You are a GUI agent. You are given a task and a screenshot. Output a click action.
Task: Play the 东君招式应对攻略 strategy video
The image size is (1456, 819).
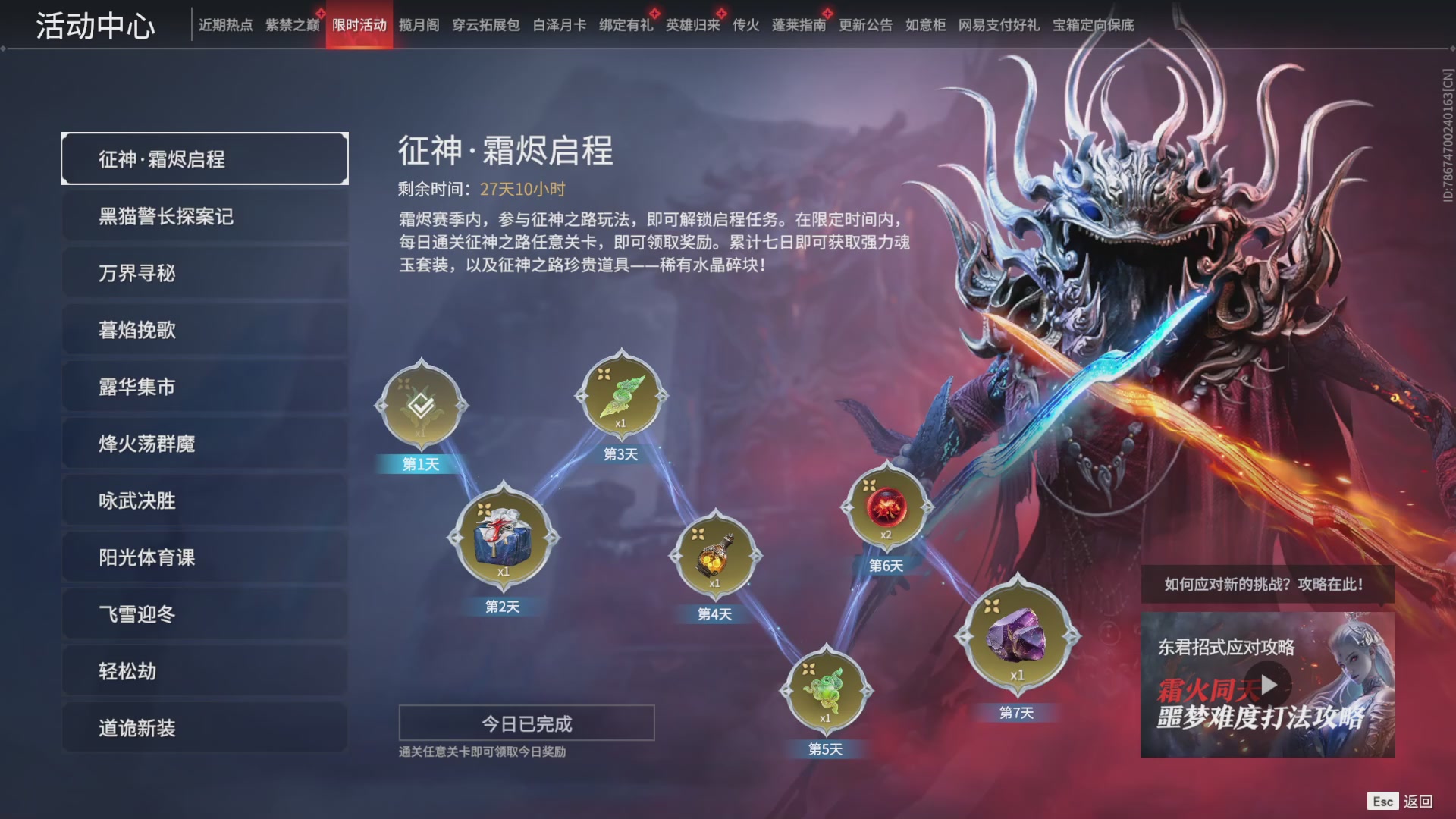pos(1269,683)
